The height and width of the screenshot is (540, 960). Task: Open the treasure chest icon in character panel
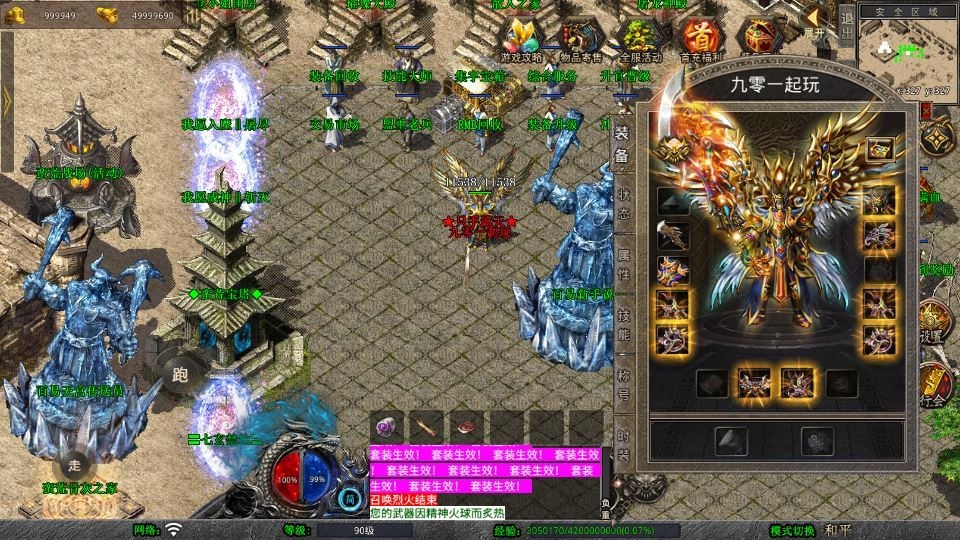click(x=879, y=150)
